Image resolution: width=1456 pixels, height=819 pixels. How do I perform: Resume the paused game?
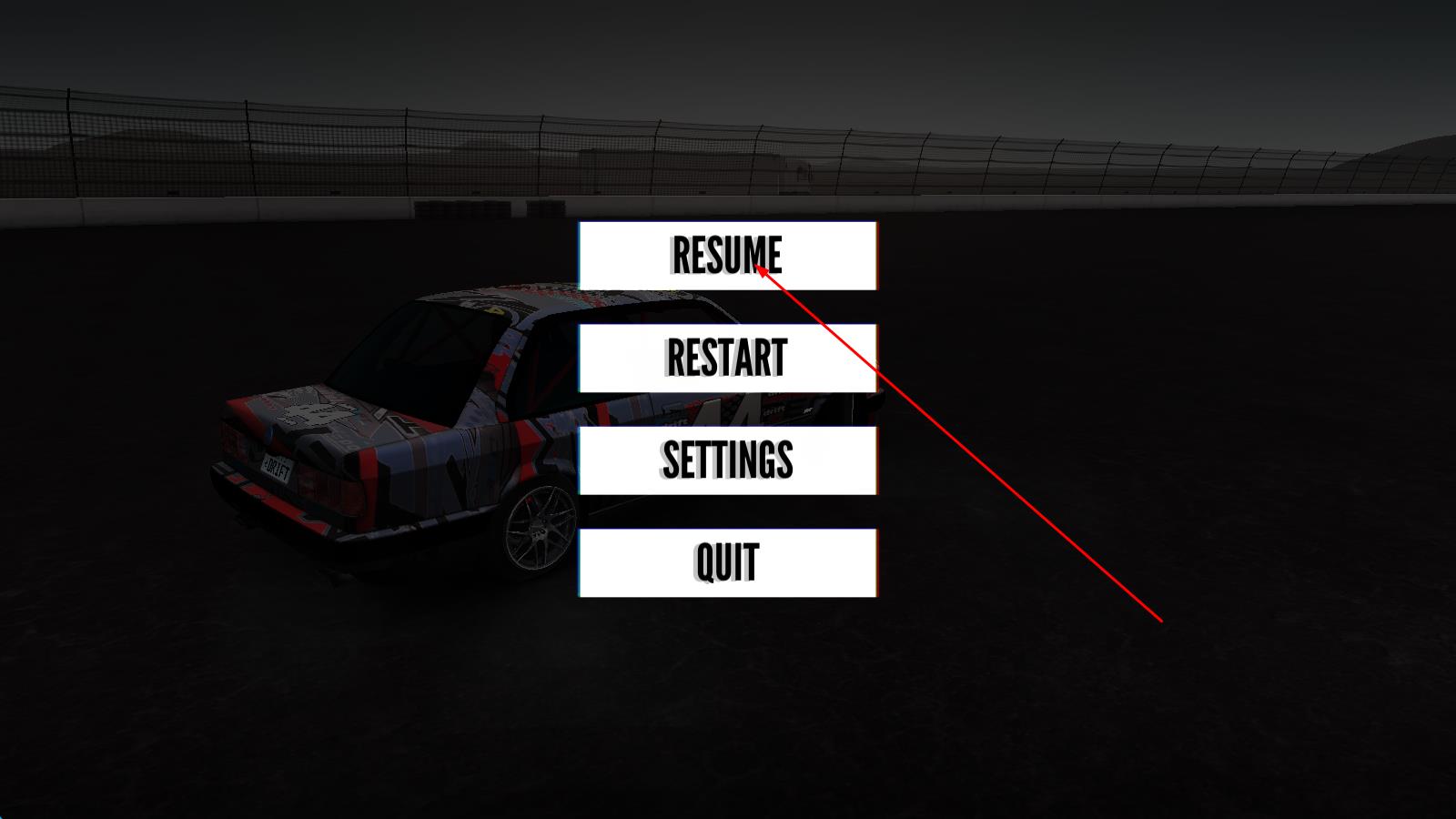(x=727, y=256)
